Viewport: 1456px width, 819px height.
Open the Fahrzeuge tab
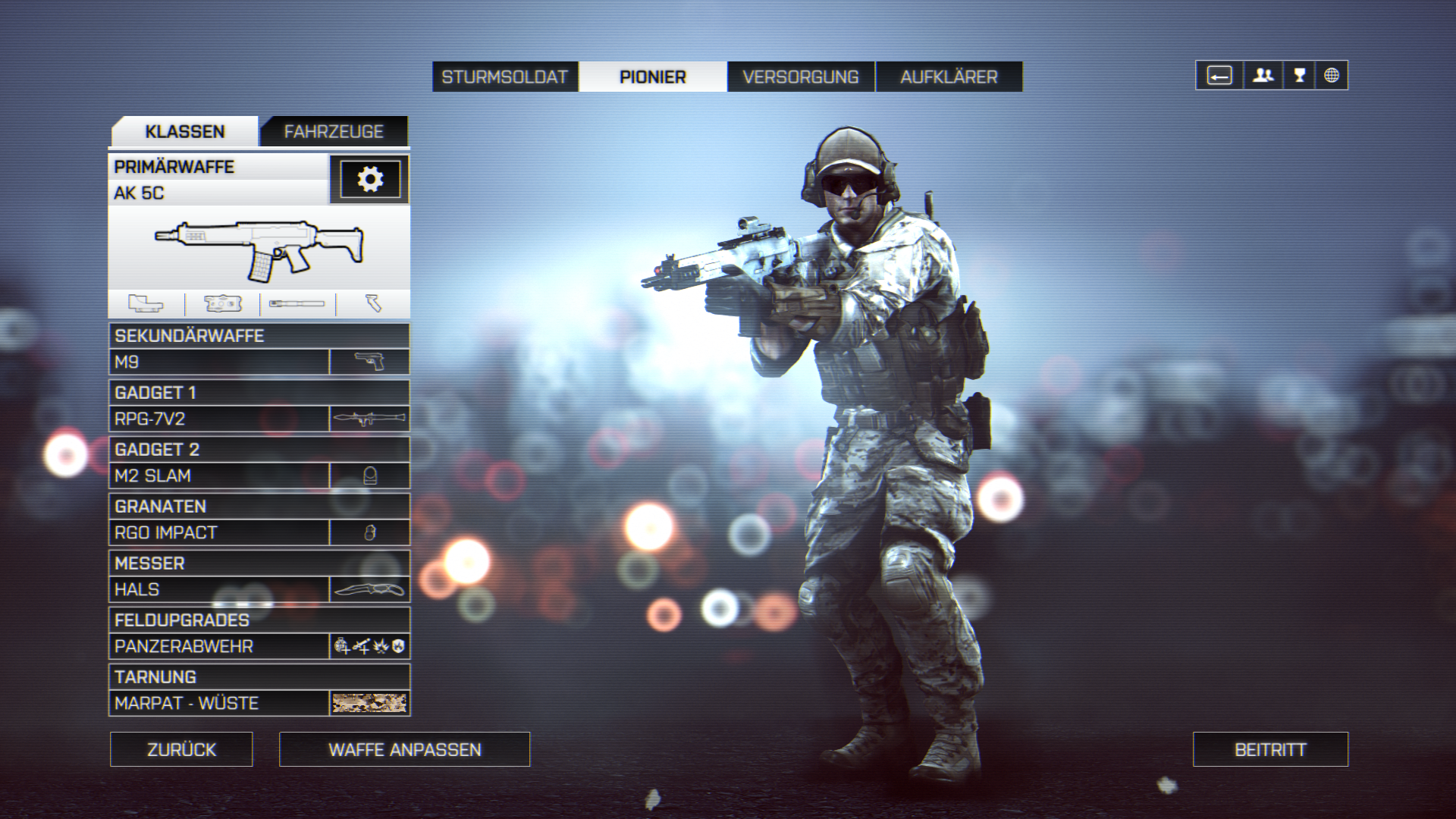coord(334,132)
